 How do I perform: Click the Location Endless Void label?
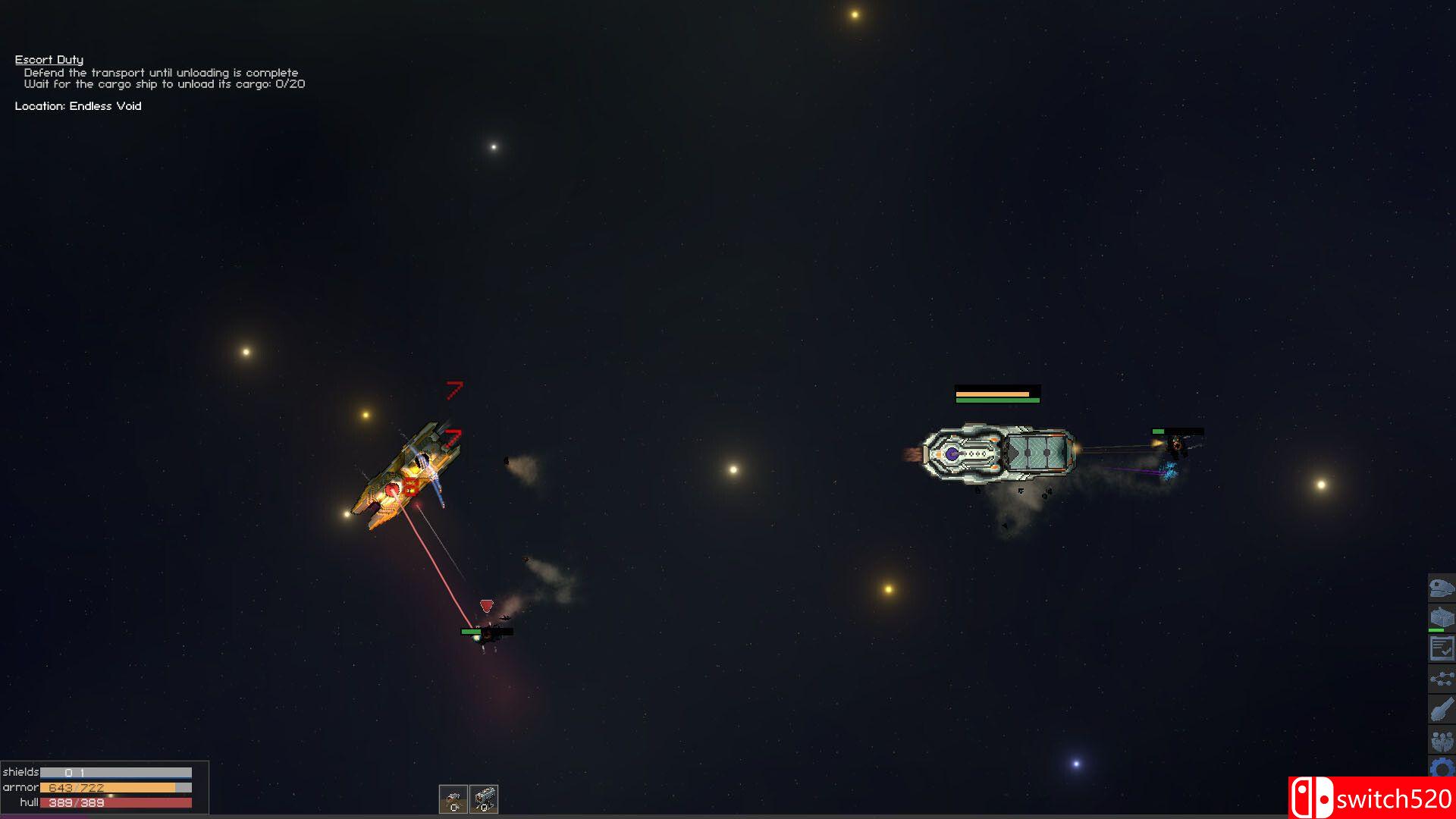click(x=78, y=106)
